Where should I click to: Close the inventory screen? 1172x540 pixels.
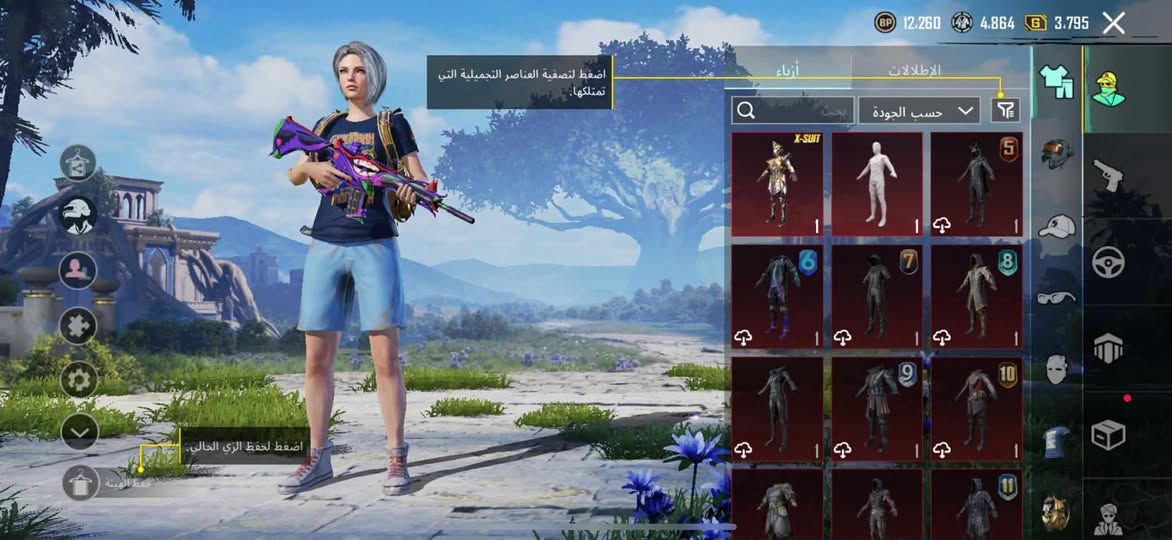click(x=1113, y=23)
